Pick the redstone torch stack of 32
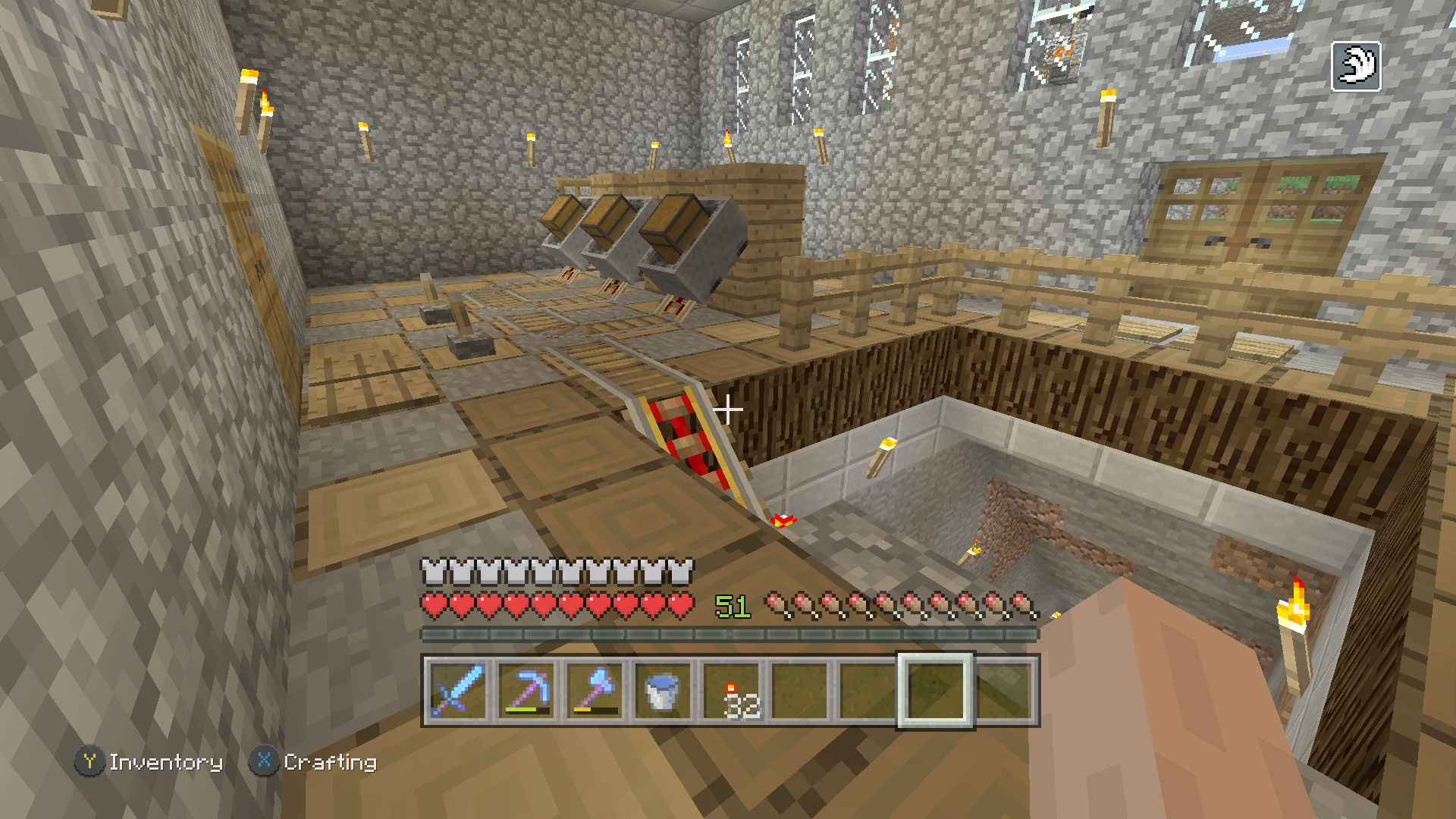Screen dimensions: 1456x819 pos(731,690)
